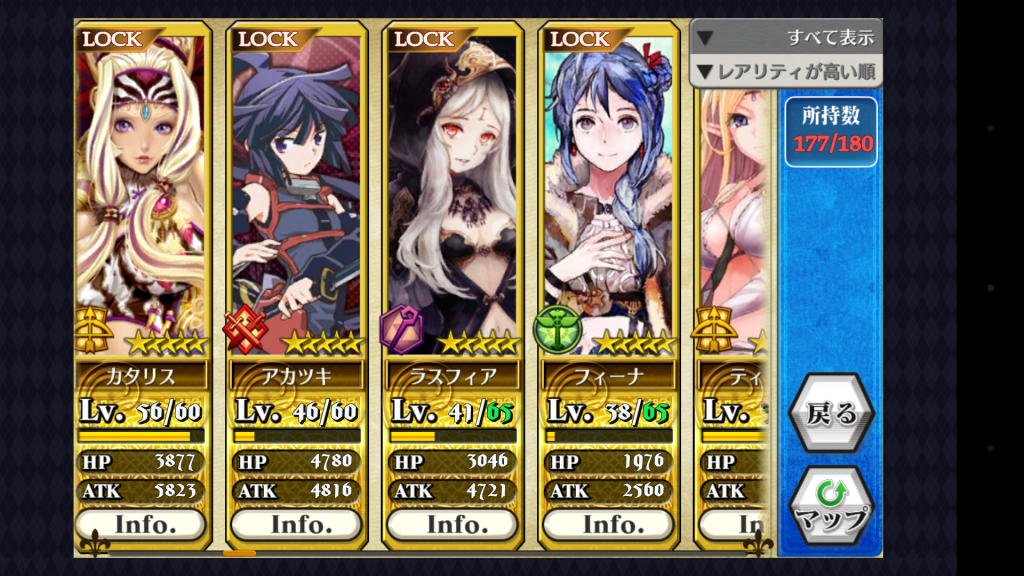Go back with the 戻る button

pyautogui.click(x=830, y=413)
